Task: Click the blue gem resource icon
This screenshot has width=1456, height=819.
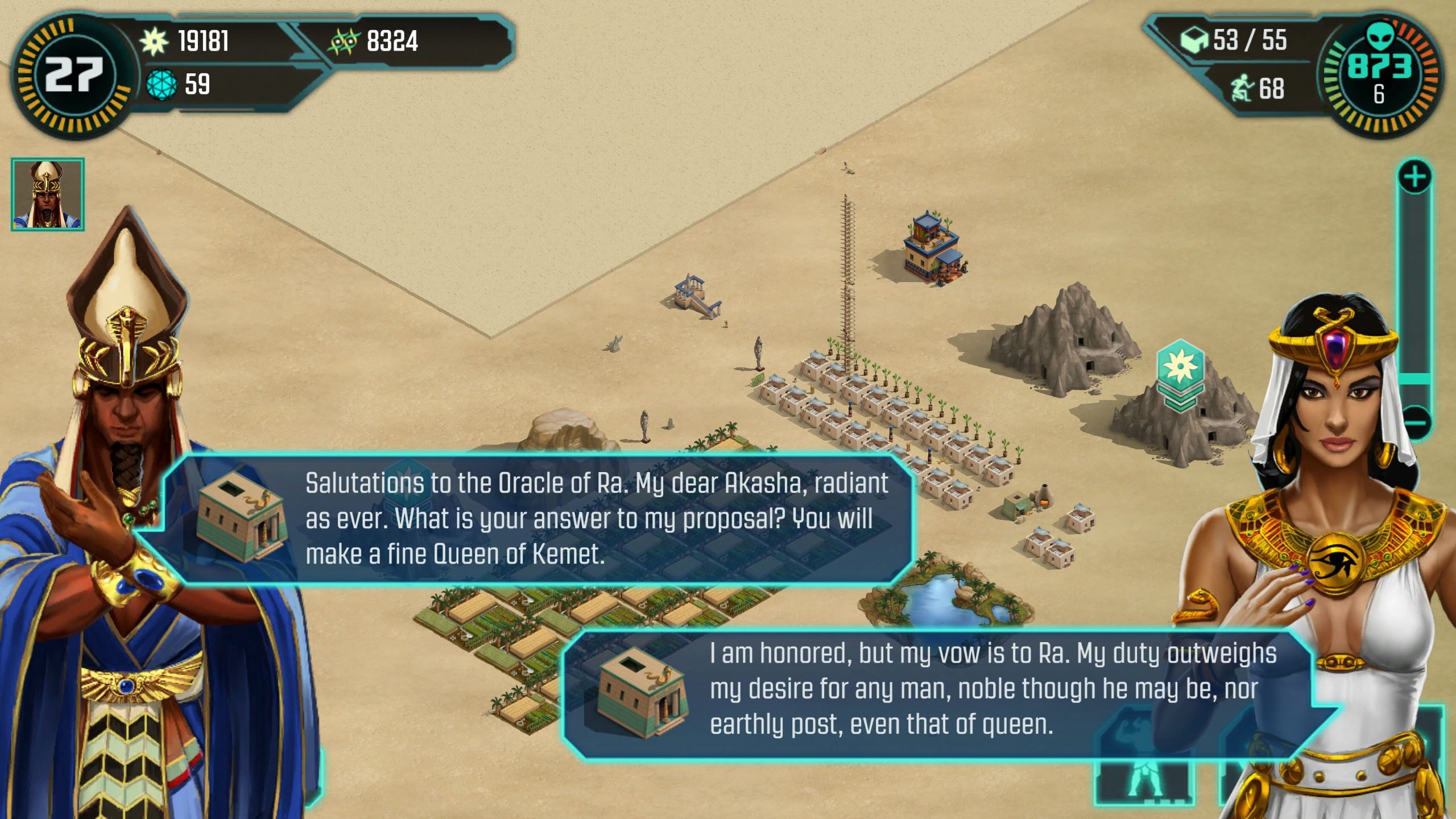Action: coord(163,85)
